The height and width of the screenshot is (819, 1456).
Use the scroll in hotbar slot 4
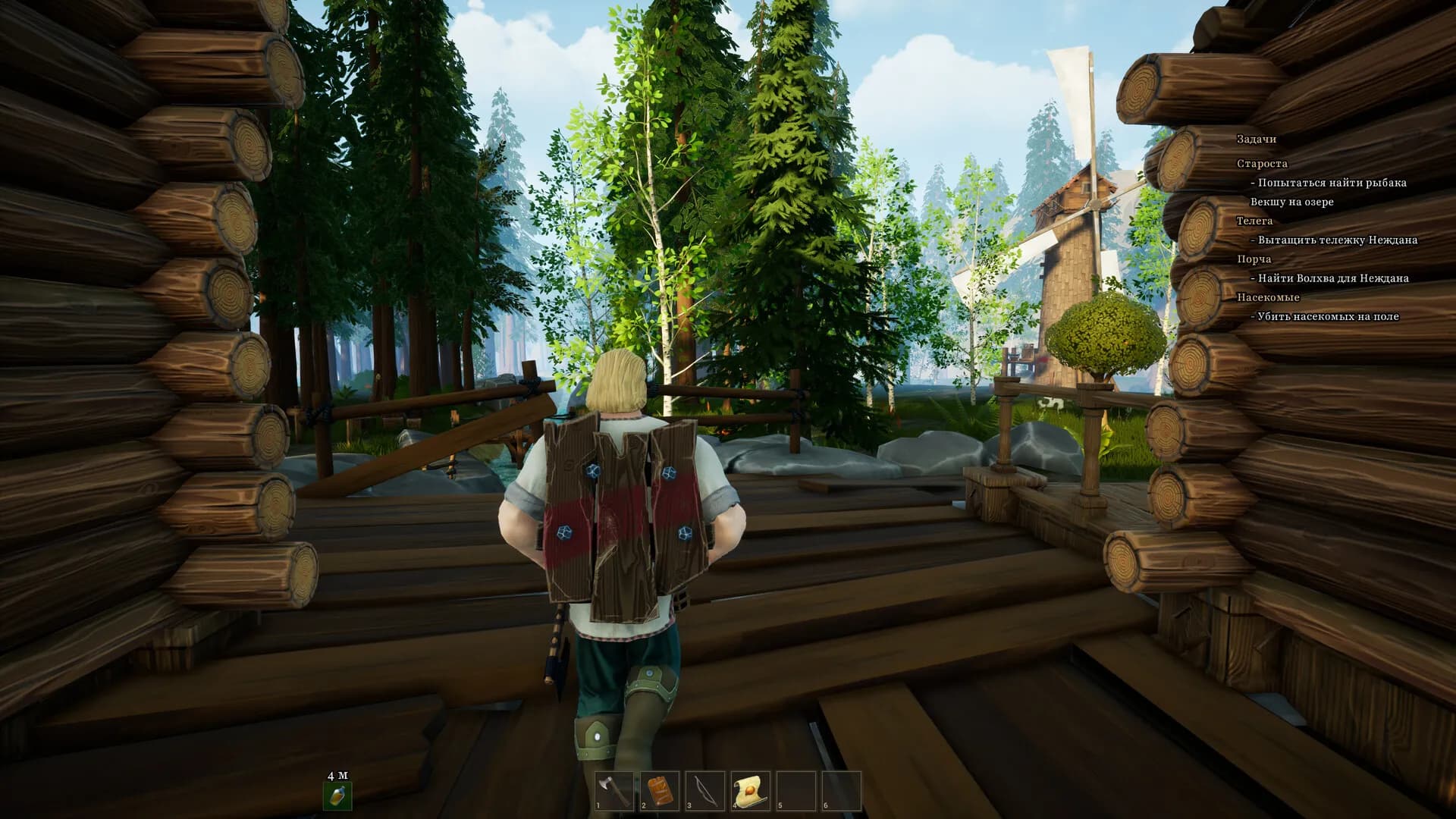point(751,791)
